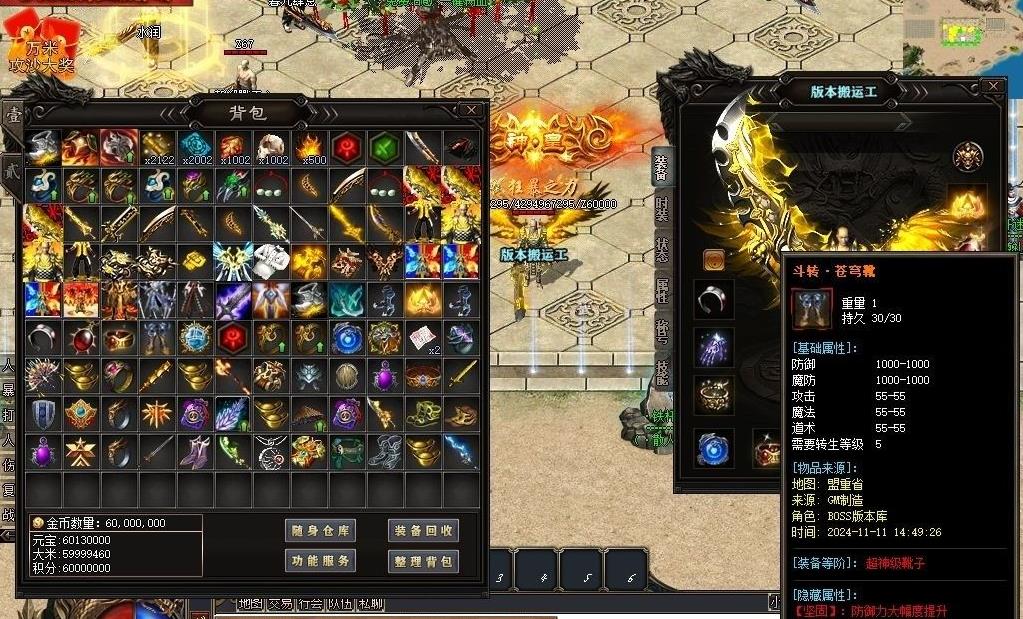1023x619 pixels.
Task: Select the white skull item stack
Action: tap(271, 147)
